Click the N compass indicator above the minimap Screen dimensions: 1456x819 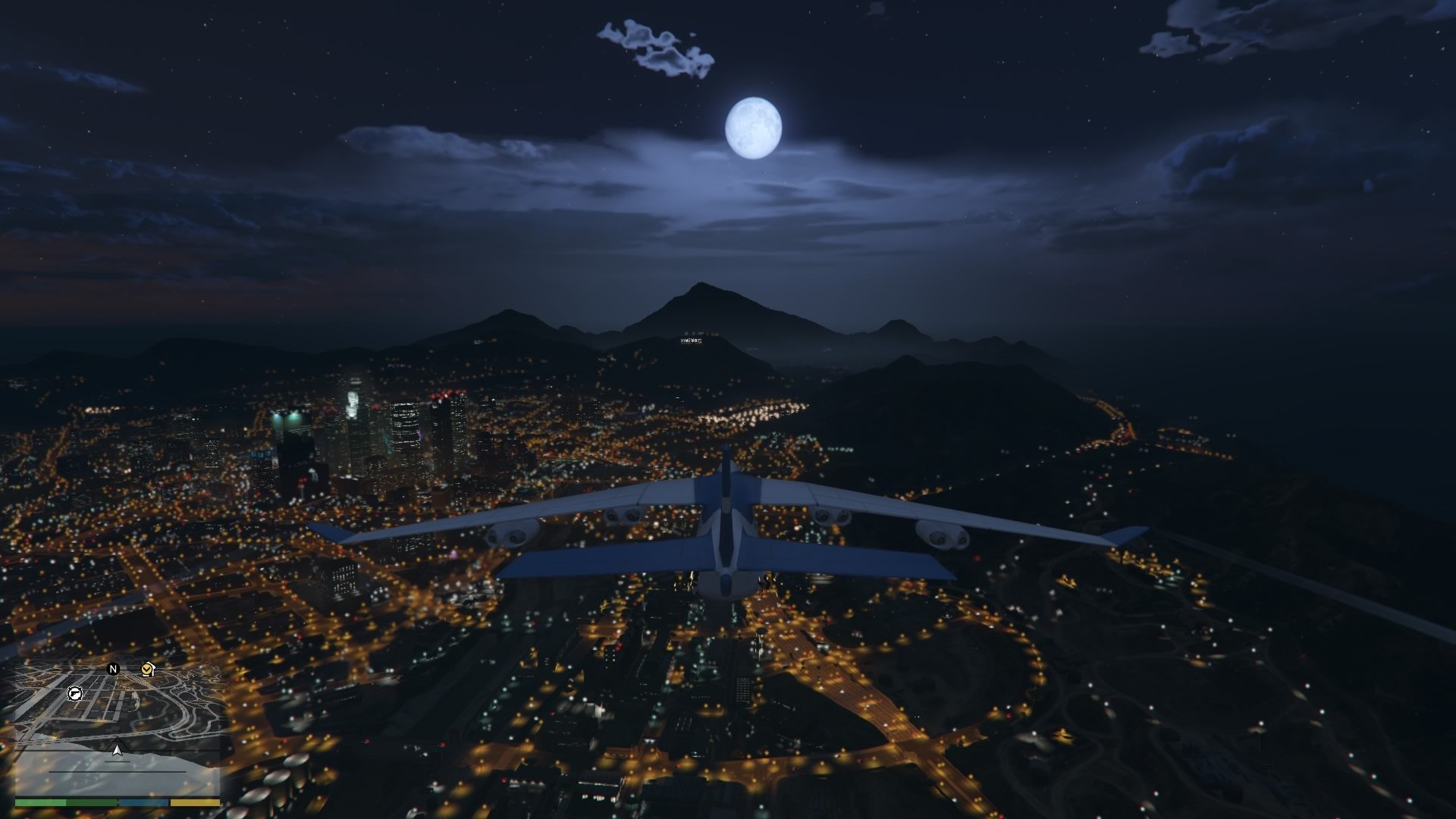coord(114,669)
